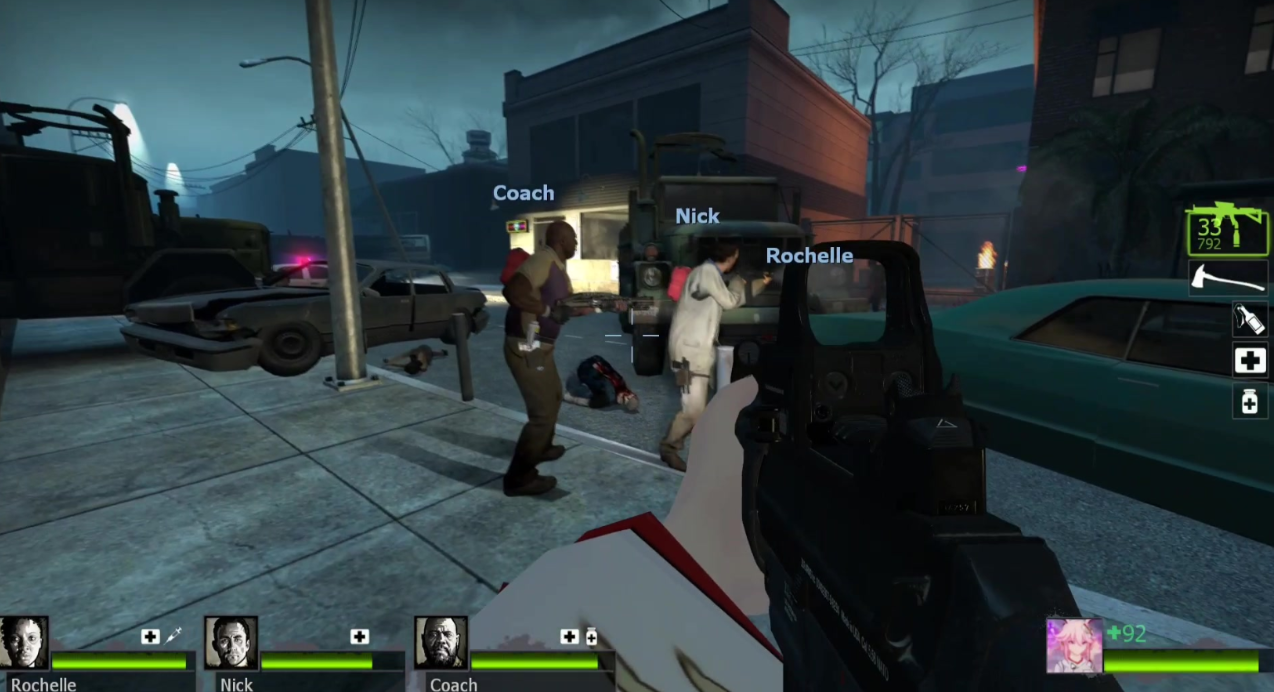Click Coach's pills bottle icon
The height and width of the screenshot is (692, 1274).
(x=591, y=636)
